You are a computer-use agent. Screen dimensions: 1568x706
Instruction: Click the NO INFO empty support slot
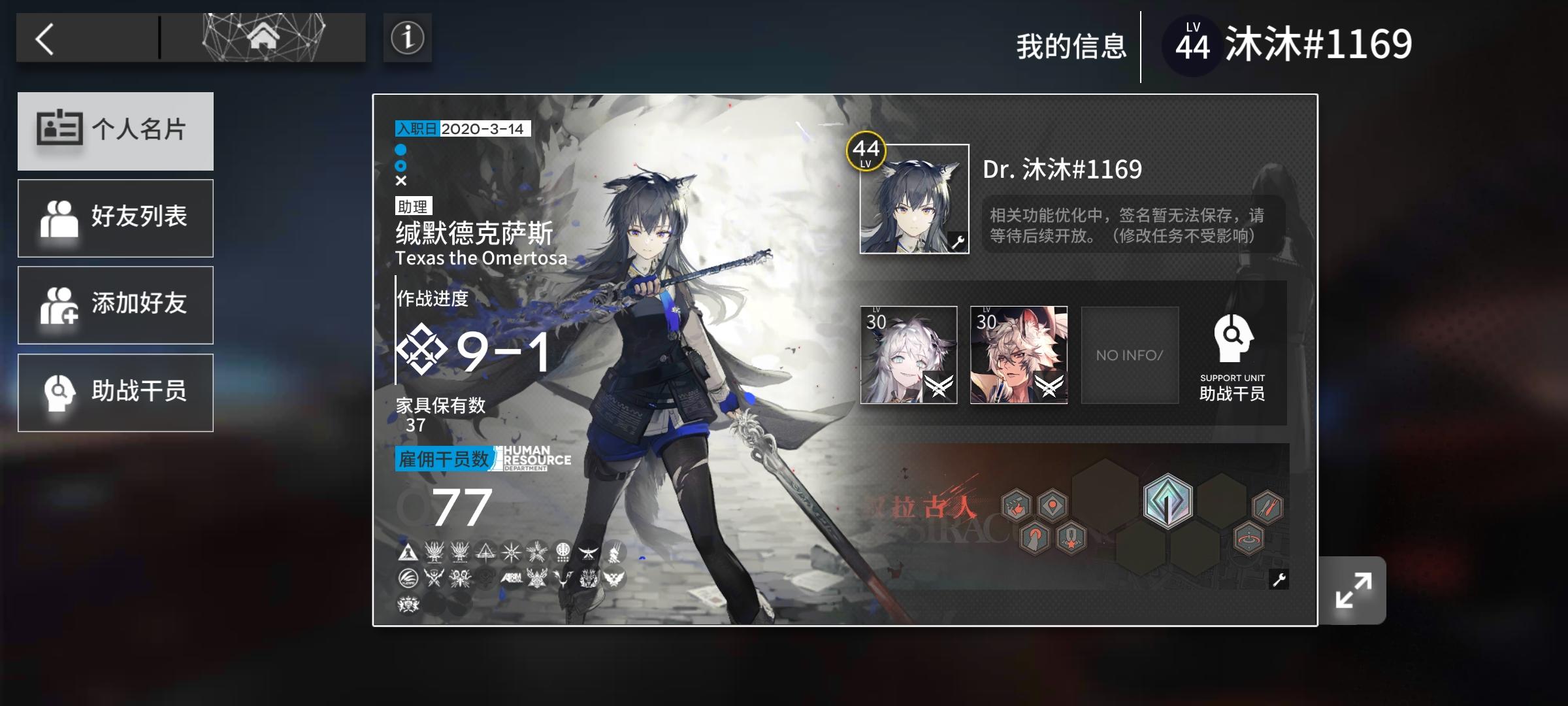click(1130, 355)
